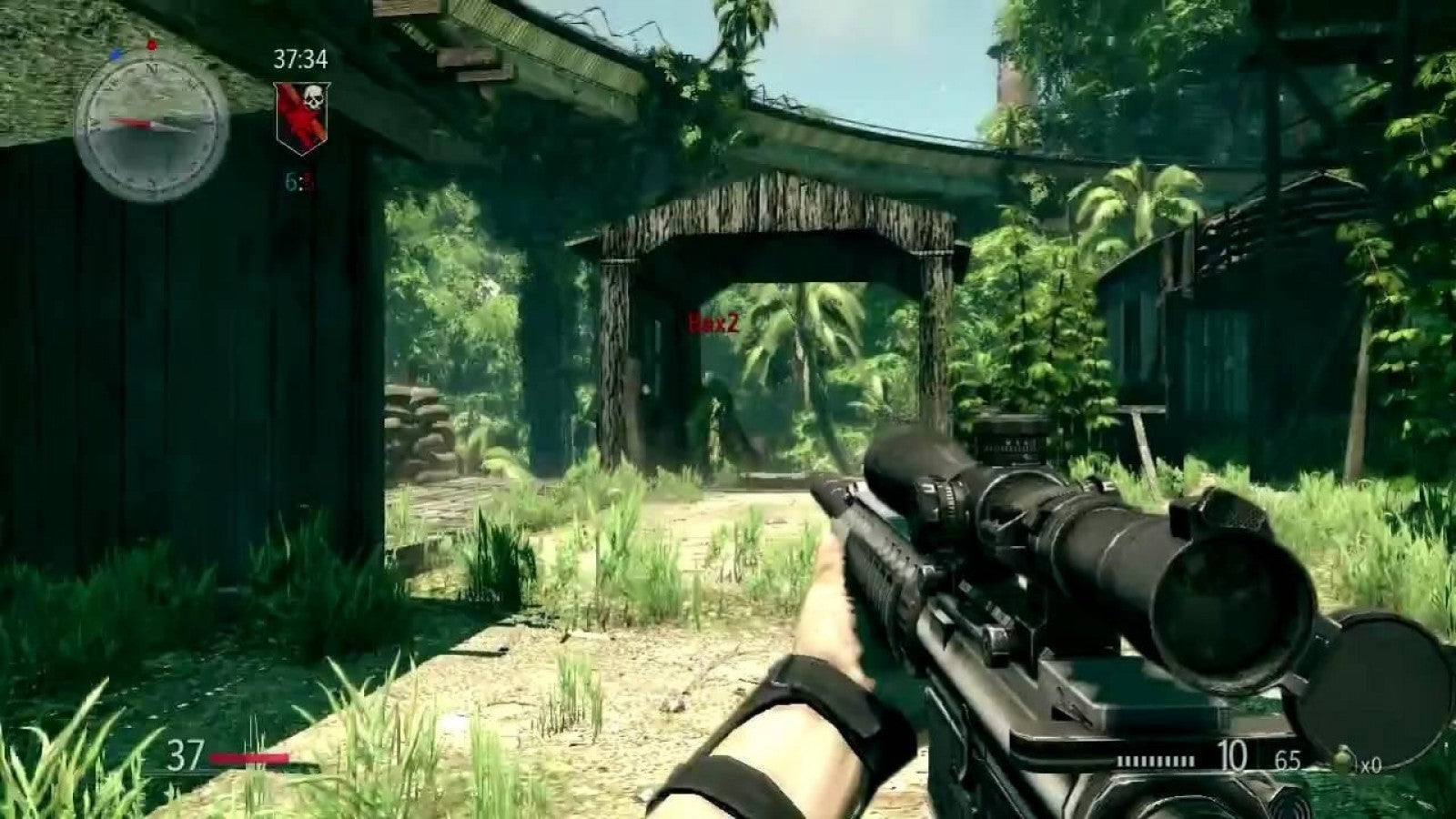Image resolution: width=1456 pixels, height=819 pixels.
Task: Click the skull team emblem
Action: click(x=315, y=96)
